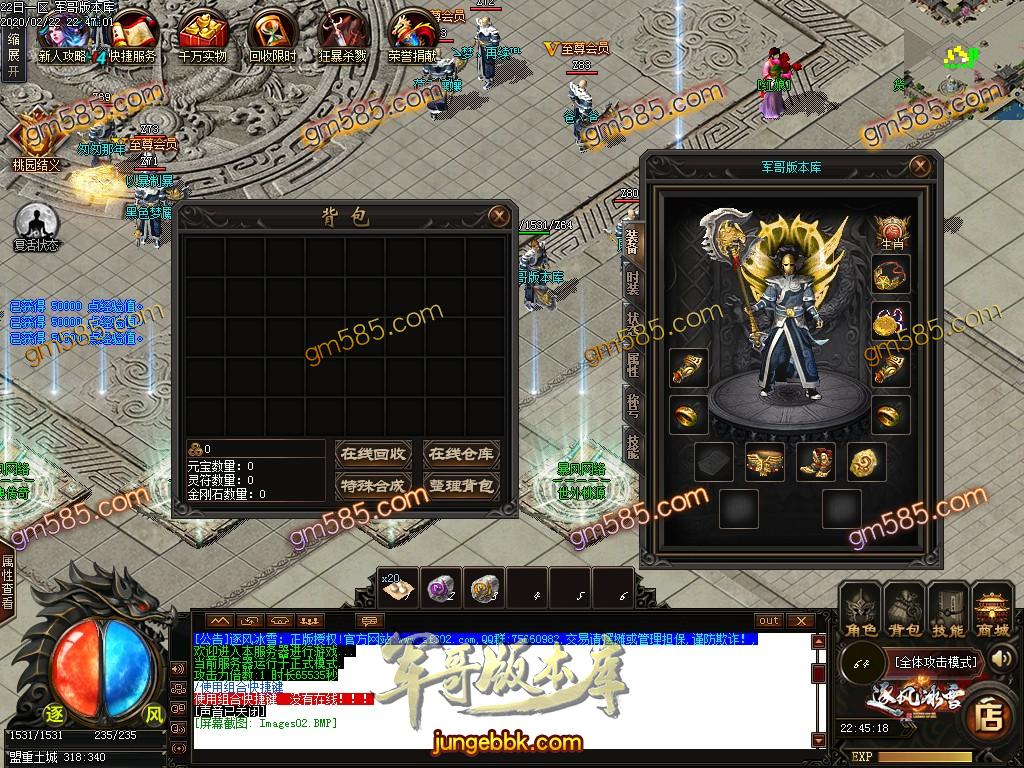Open the 在线仓库 online warehouse
Image resolution: width=1024 pixels, height=768 pixels.
(460, 454)
